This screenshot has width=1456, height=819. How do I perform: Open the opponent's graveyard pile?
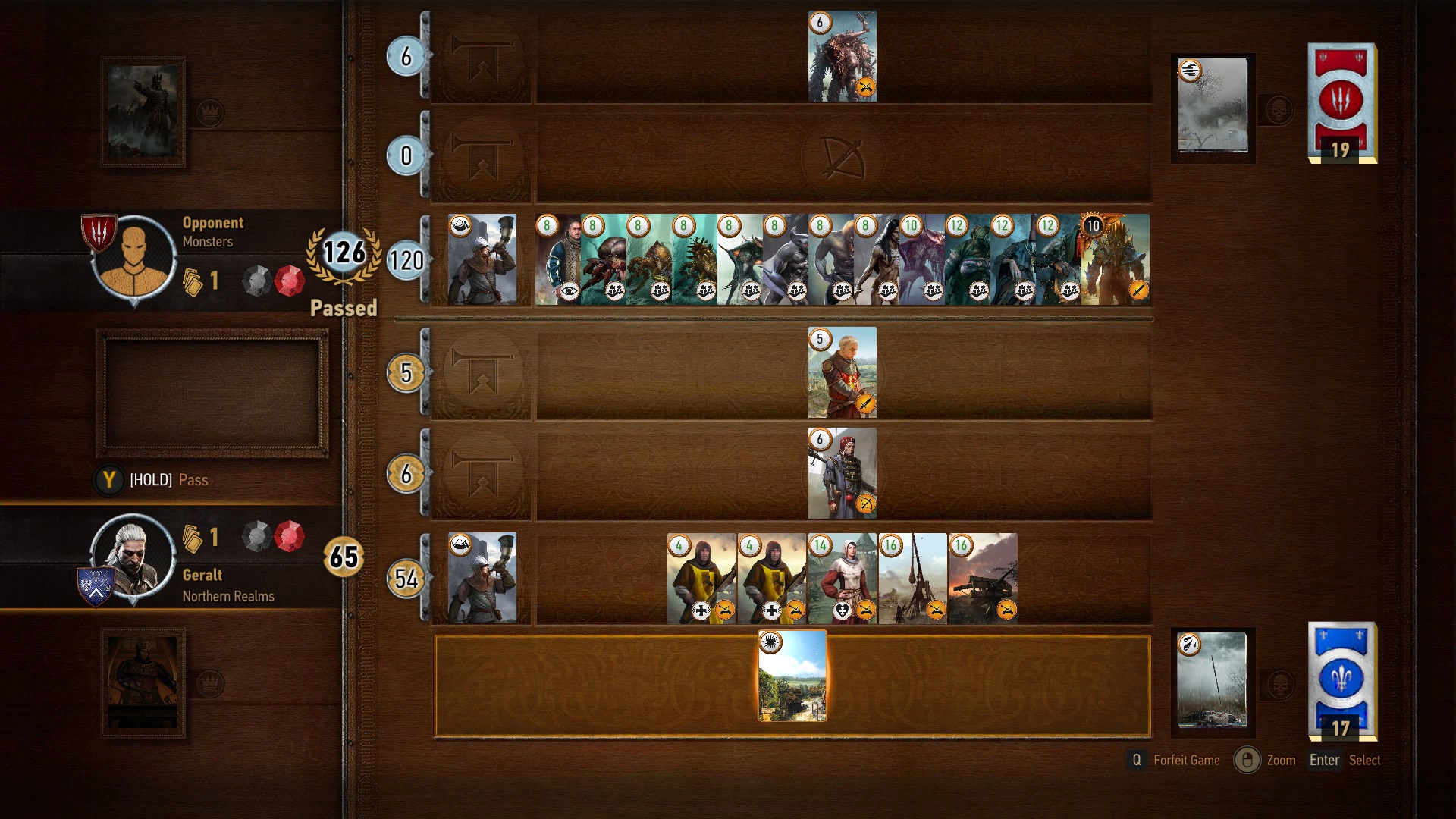point(1213,107)
